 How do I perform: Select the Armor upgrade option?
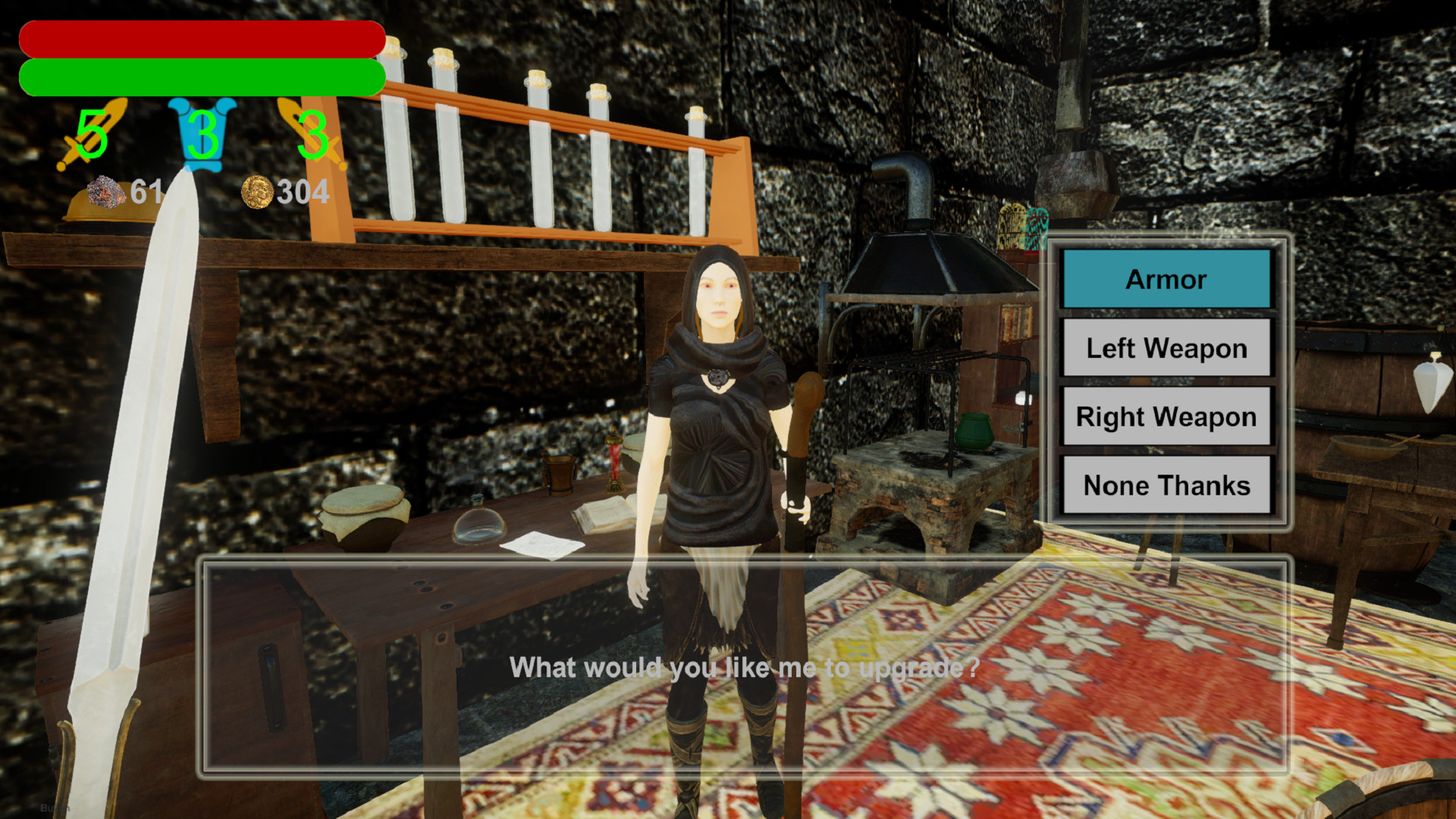coord(1166,279)
